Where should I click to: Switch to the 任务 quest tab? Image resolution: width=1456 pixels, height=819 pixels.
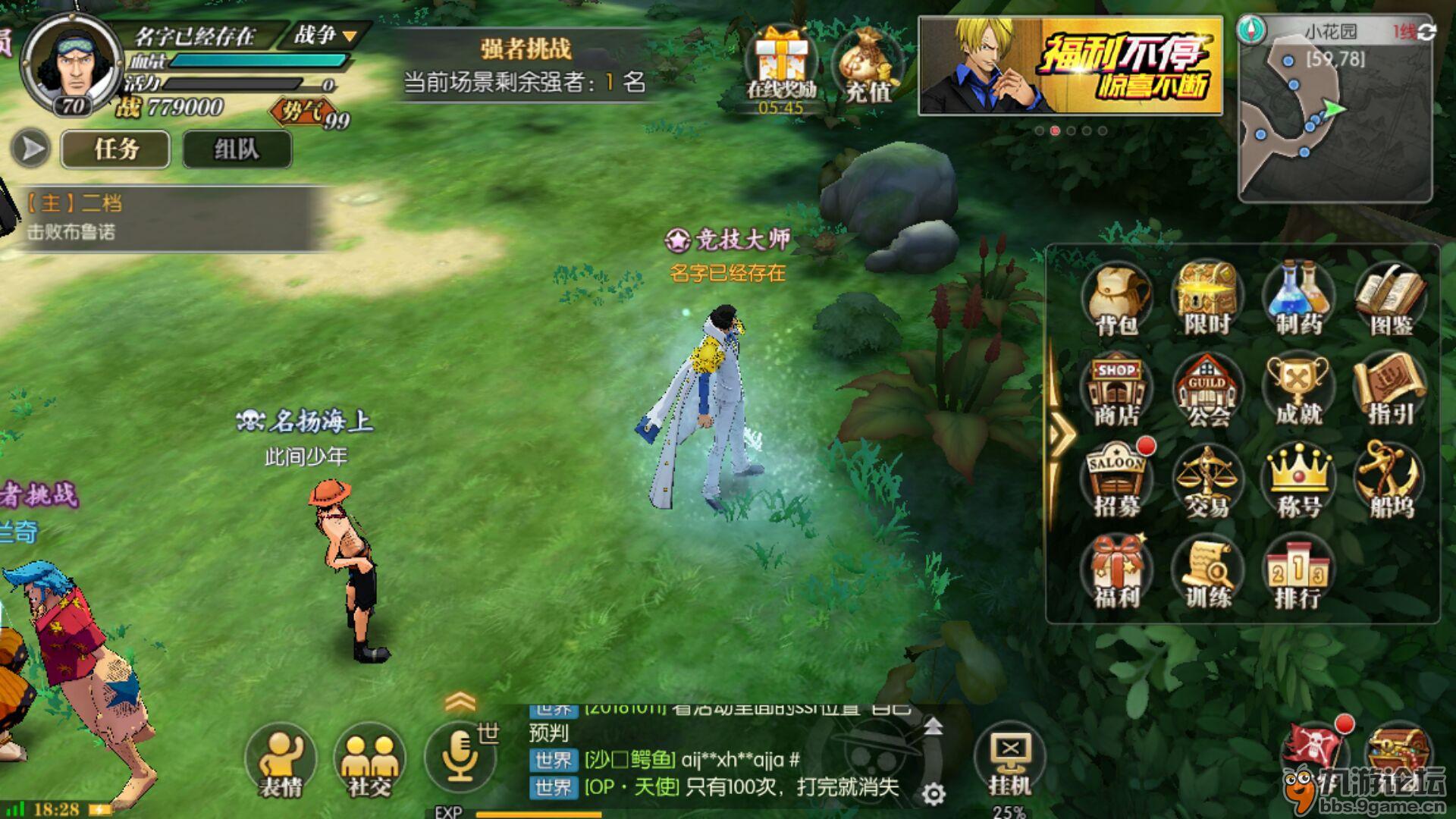point(115,149)
